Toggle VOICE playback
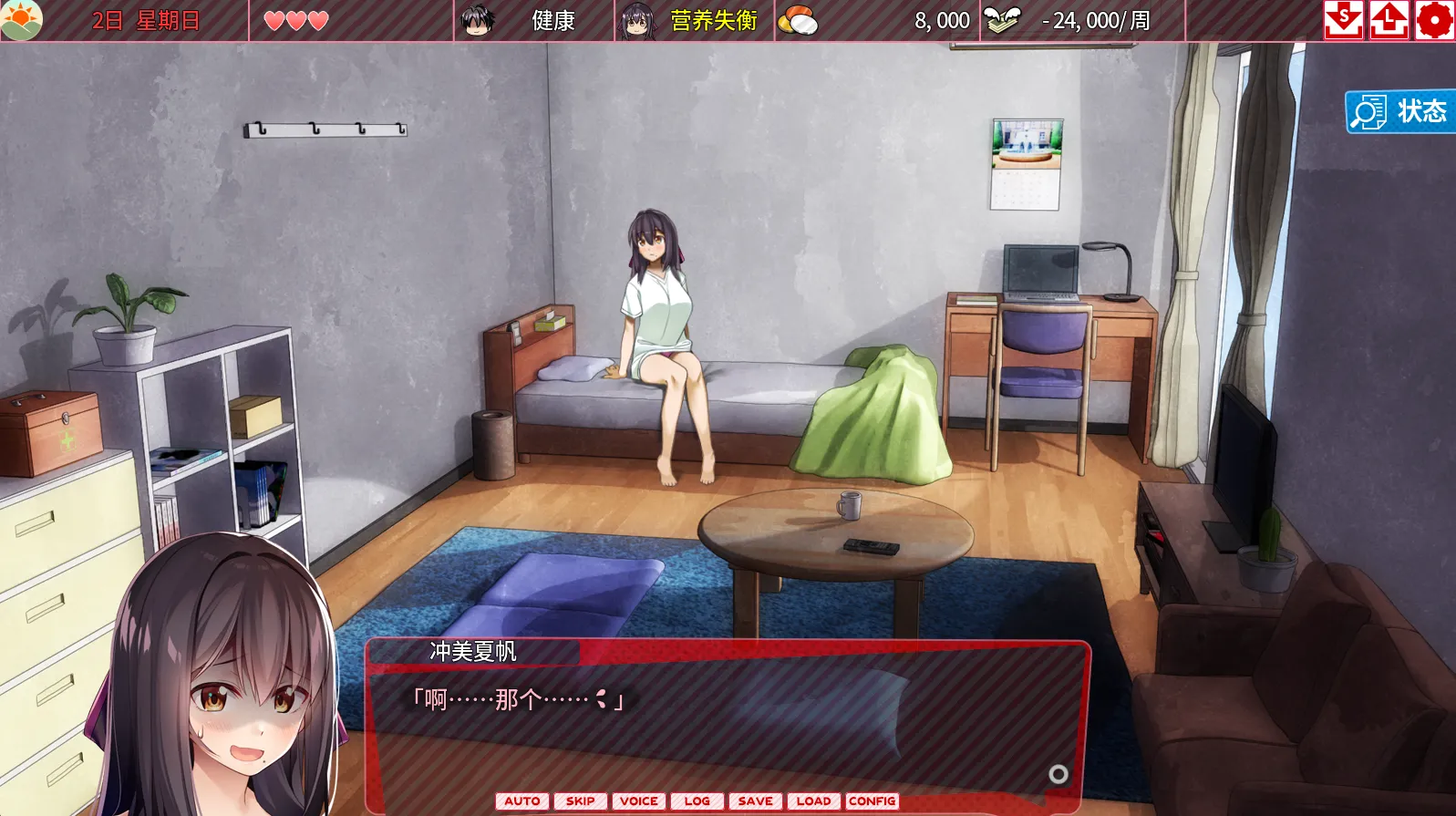This screenshot has height=816, width=1456. [639, 801]
